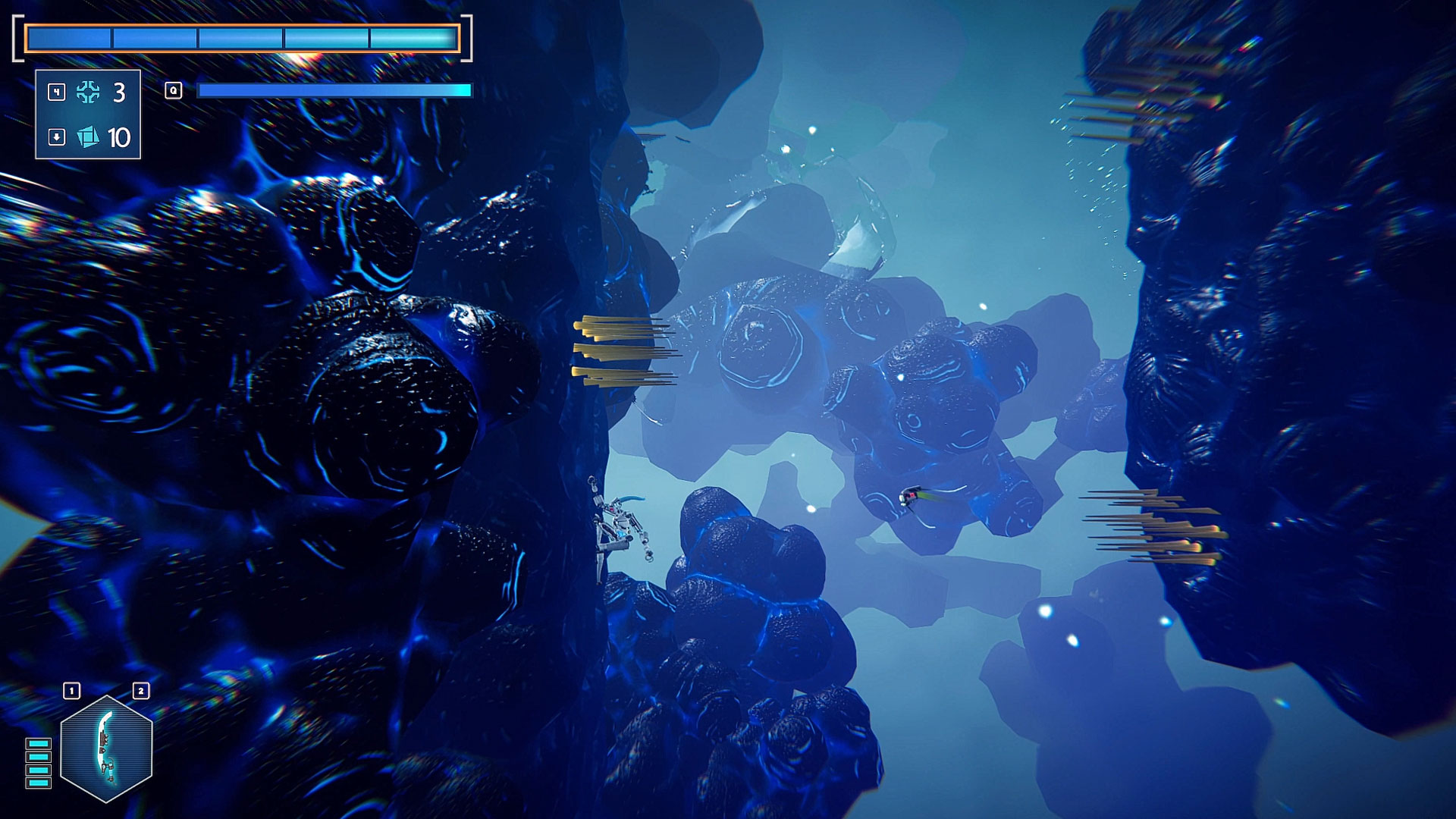The image size is (1456, 819).
Task: Toggle the topmost cyan ammo pip
Action: (x=37, y=745)
